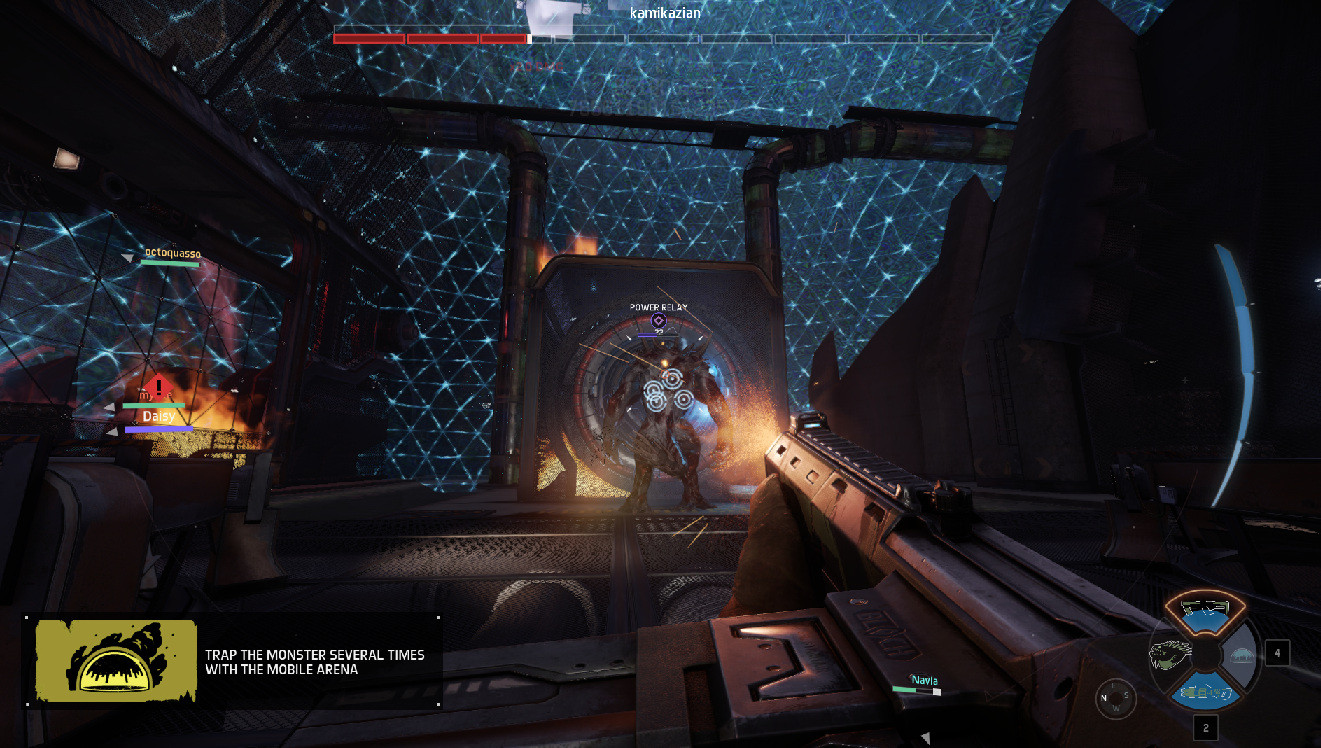Viewport: 1321px width, 748px height.
Task: Click the red exclamation alert marker
Action: tap(158, 386)
